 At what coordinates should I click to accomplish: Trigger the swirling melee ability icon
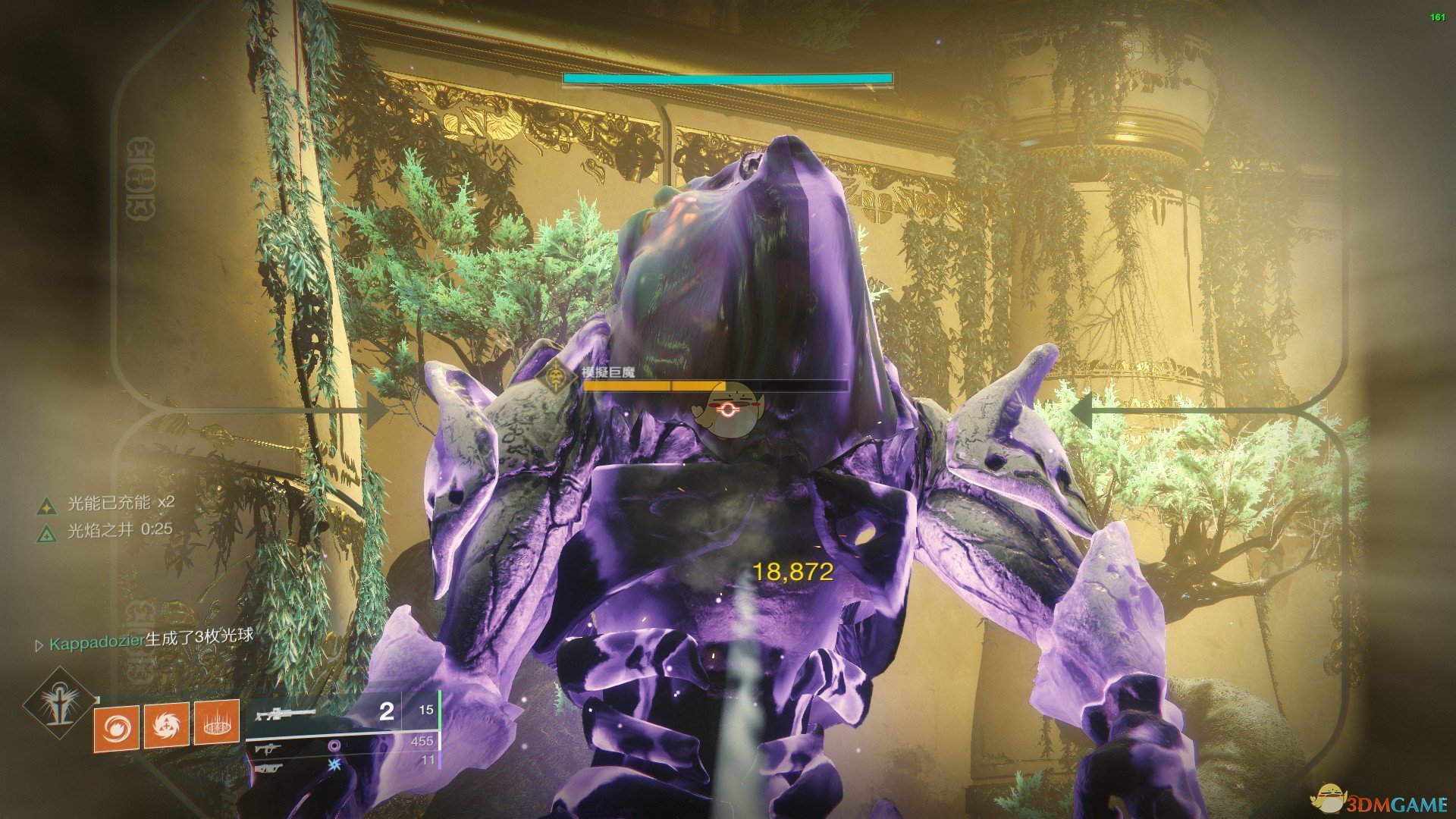166,724
